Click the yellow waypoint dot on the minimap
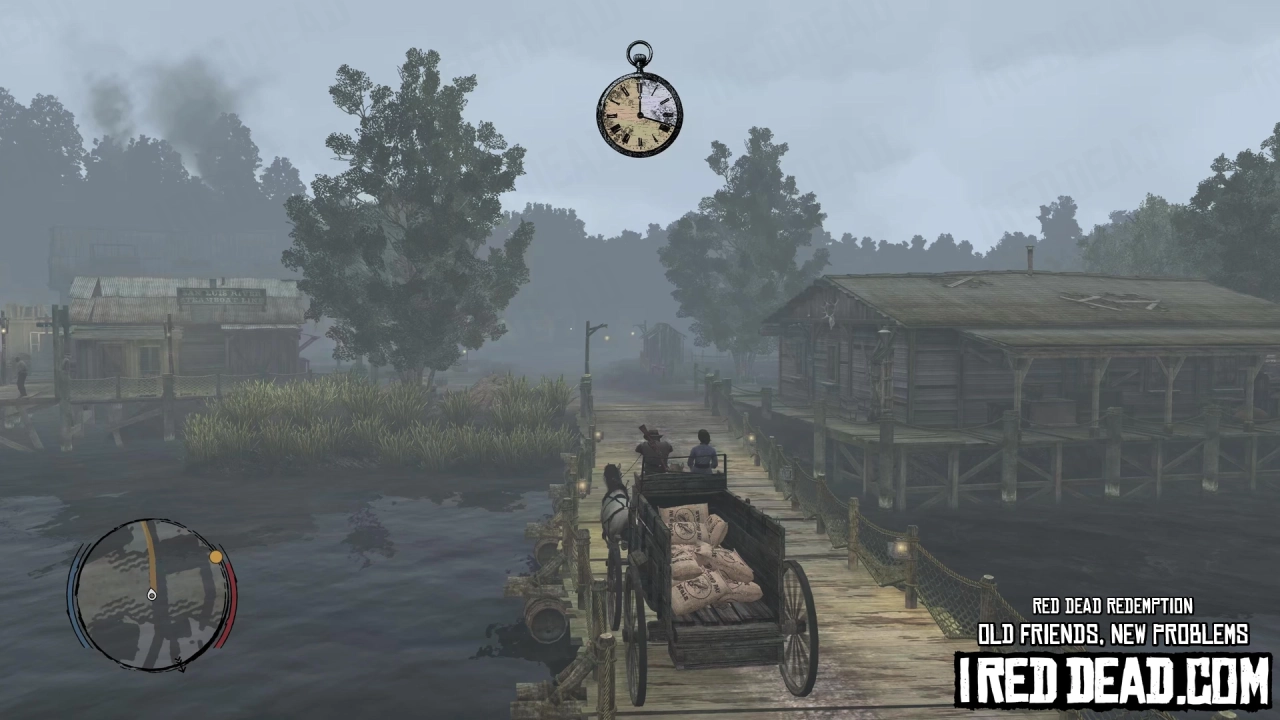This screenshot has height=720, width=1280. pos(215,557)
